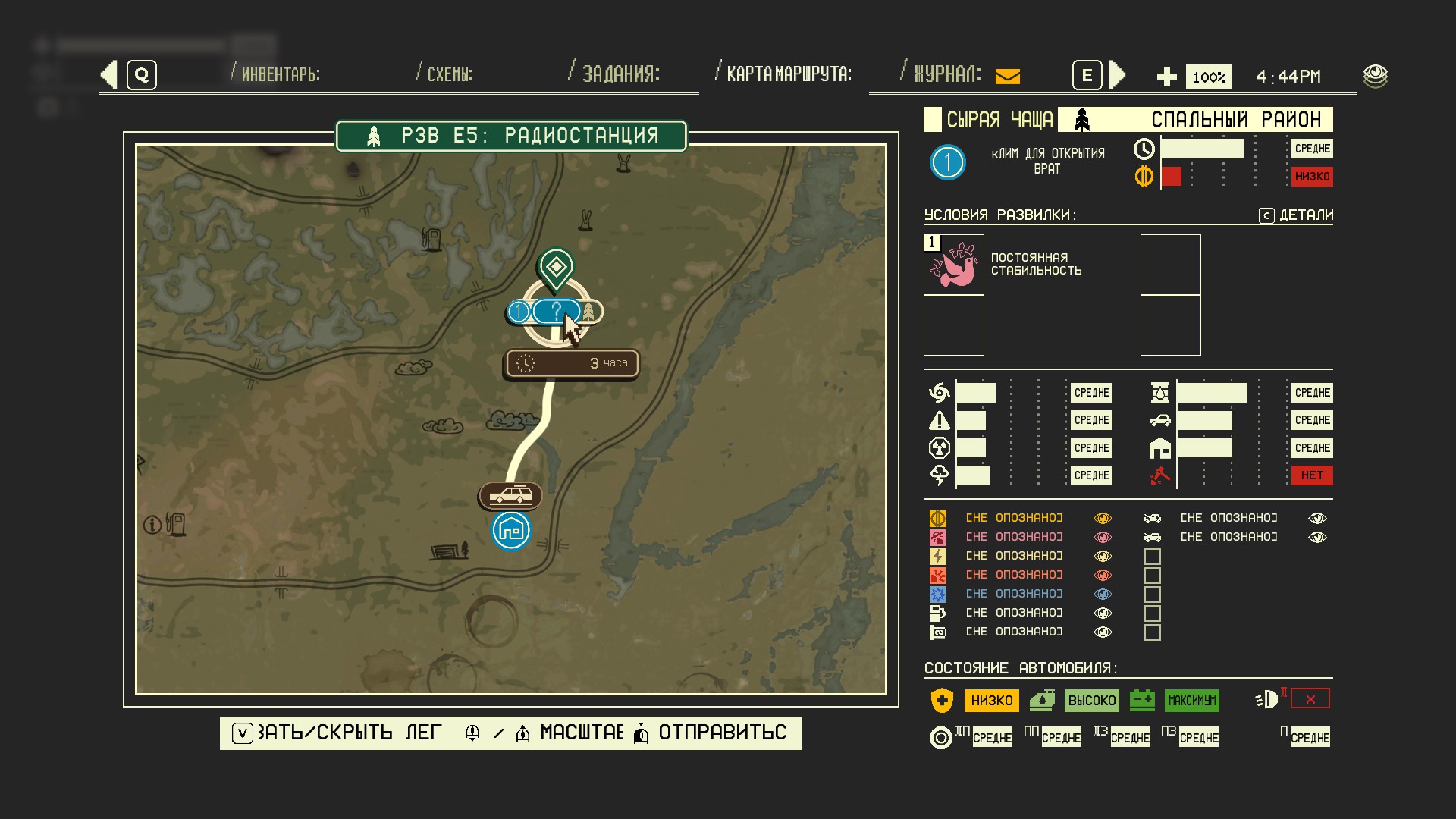This screenshot has width=1456, height=819.
Task: Open the Журнал tab
Action: [x=947, y=74]
